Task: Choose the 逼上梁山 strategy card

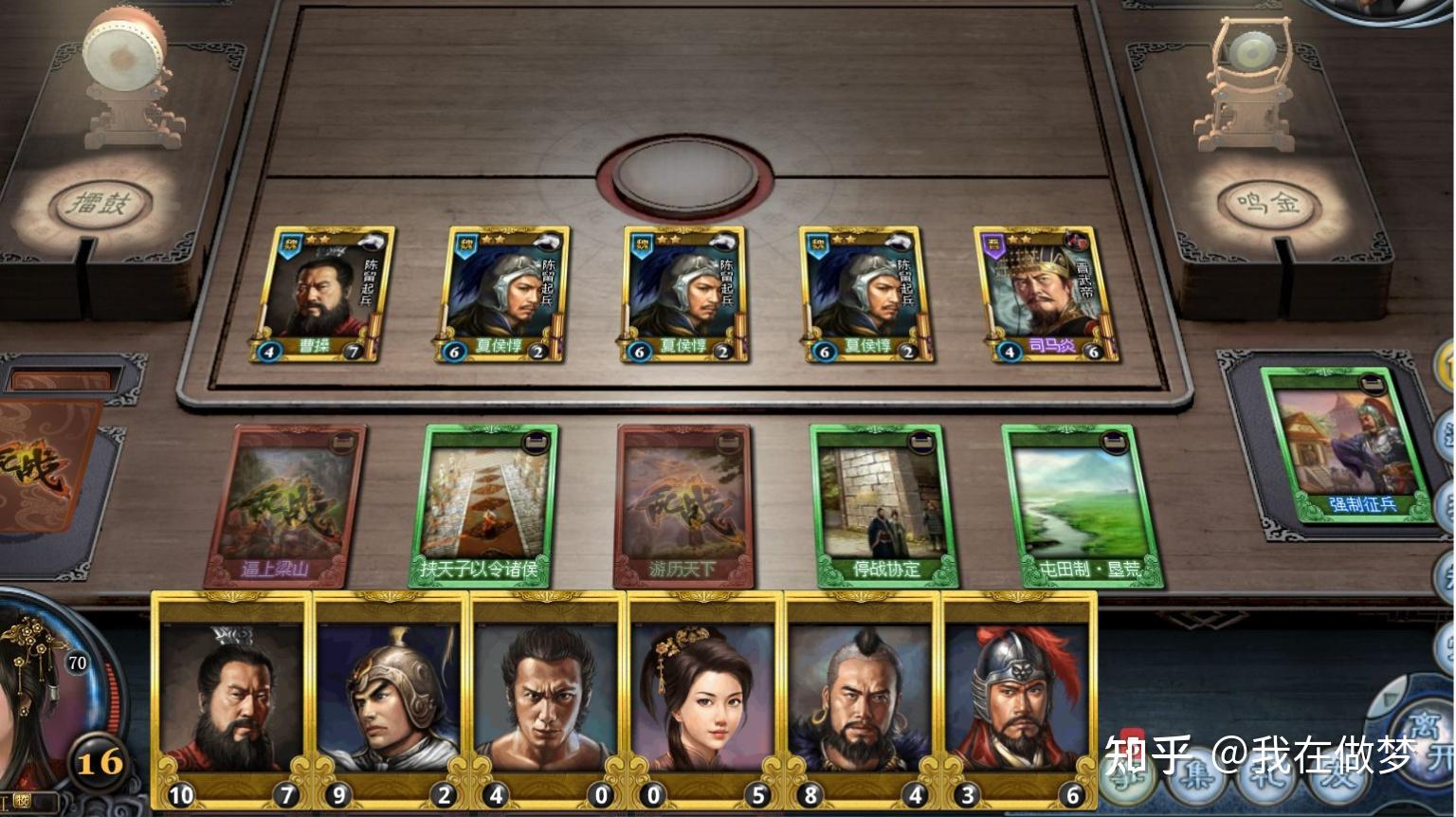Action: pyautogui.click(x=284, y=505)
